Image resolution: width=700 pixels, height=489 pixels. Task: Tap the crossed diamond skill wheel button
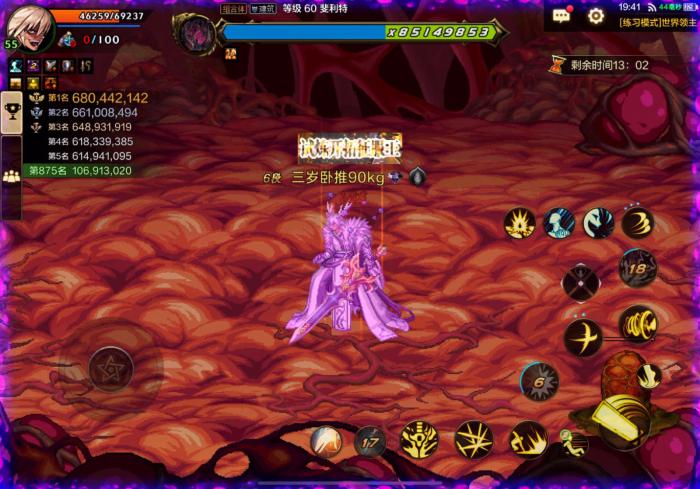click(x=581, y=282)
